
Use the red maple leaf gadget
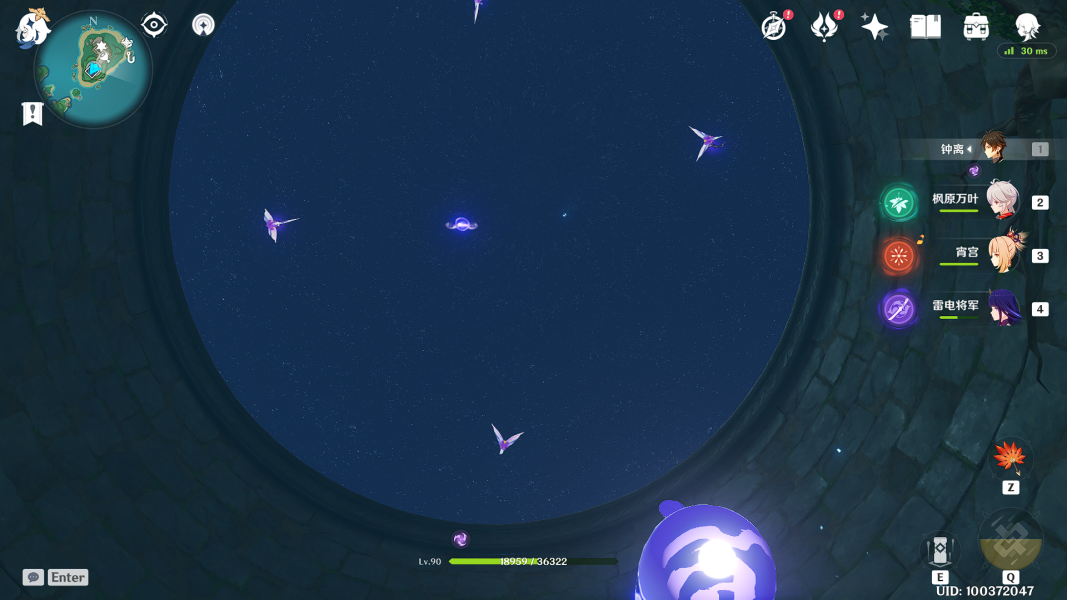pyautogui.click(x=1010, y=459)
